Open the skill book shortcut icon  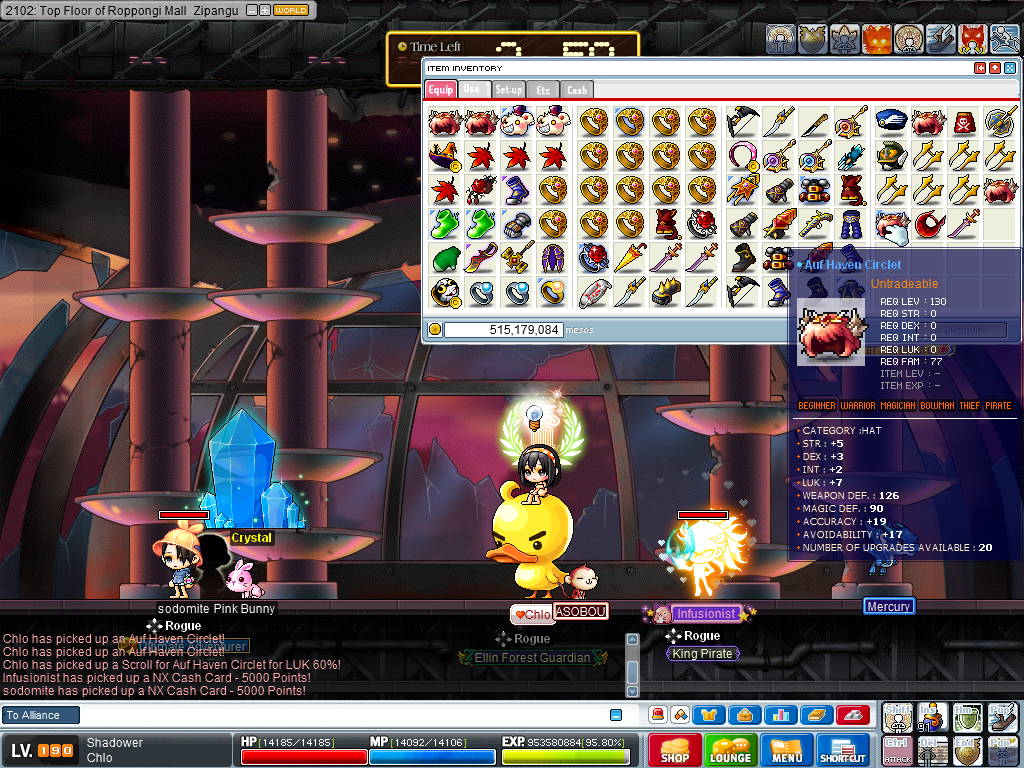tap(817, 715)
